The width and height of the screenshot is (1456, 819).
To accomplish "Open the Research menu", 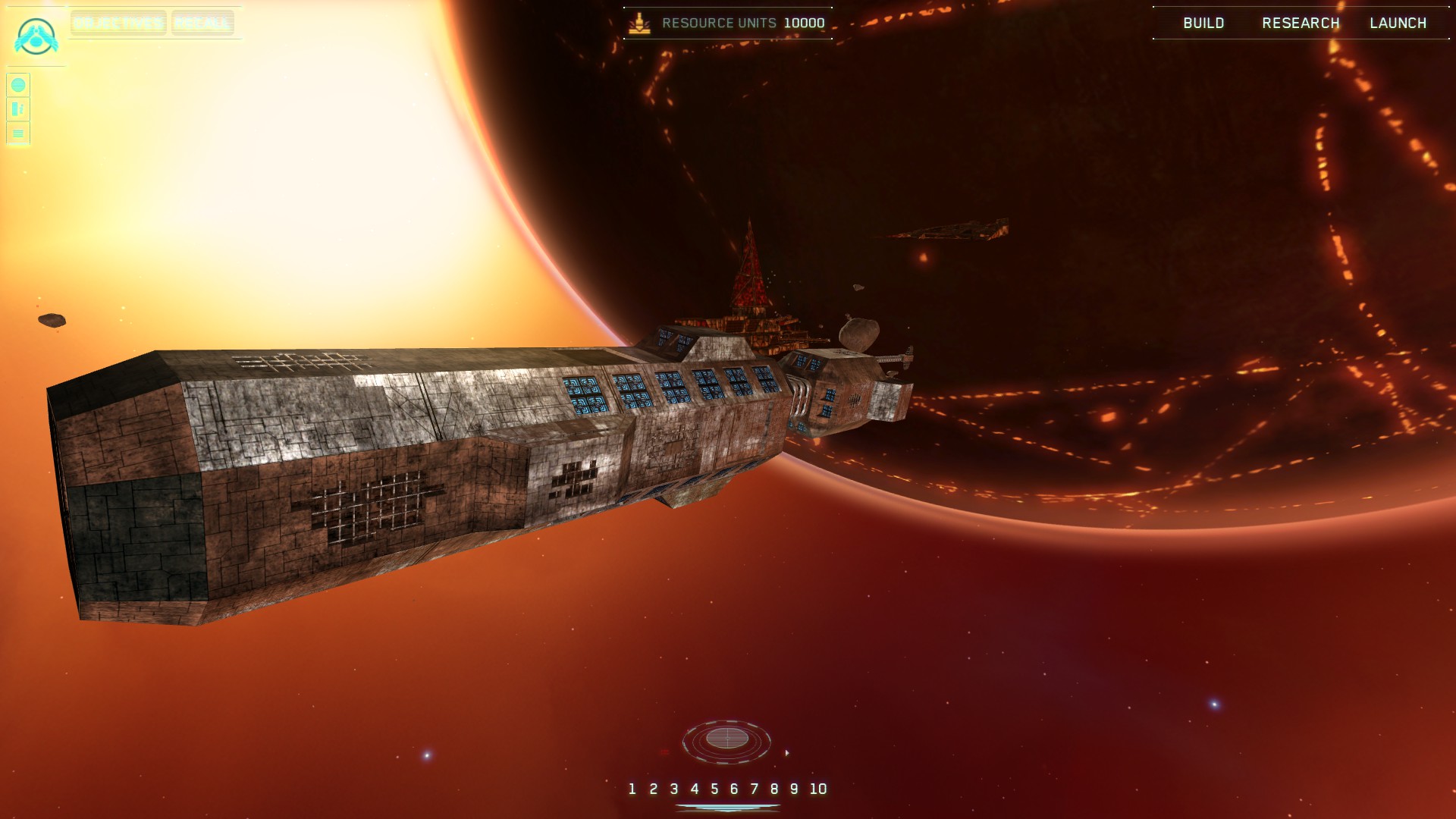I will pos(1301,23).
